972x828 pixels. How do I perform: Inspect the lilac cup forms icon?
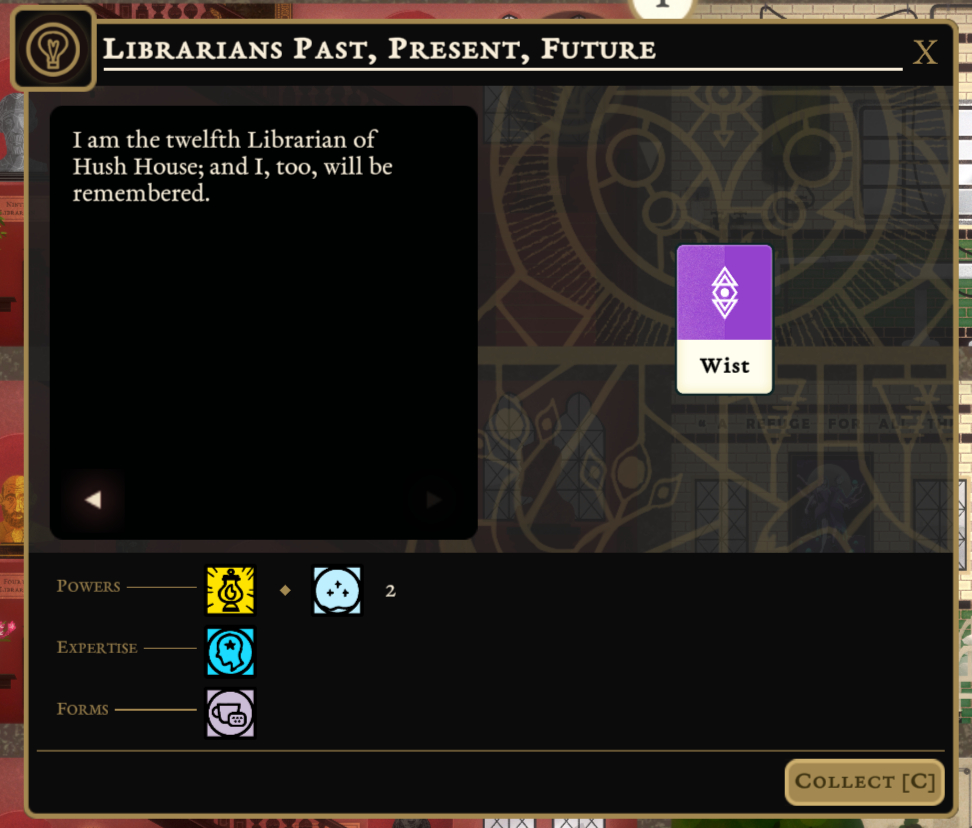[231, 713]
